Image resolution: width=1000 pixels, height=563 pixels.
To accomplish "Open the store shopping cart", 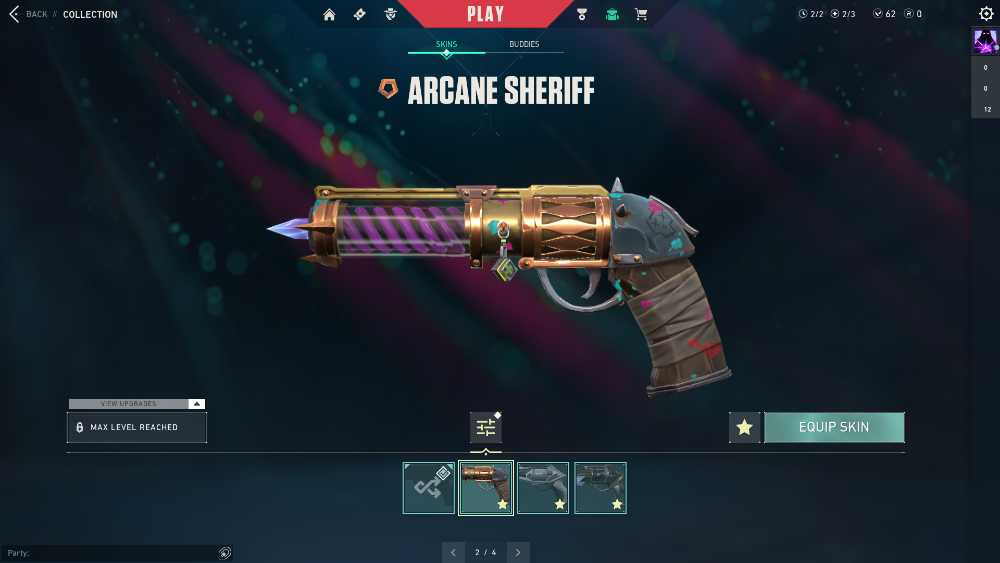I will pos(641,14).
